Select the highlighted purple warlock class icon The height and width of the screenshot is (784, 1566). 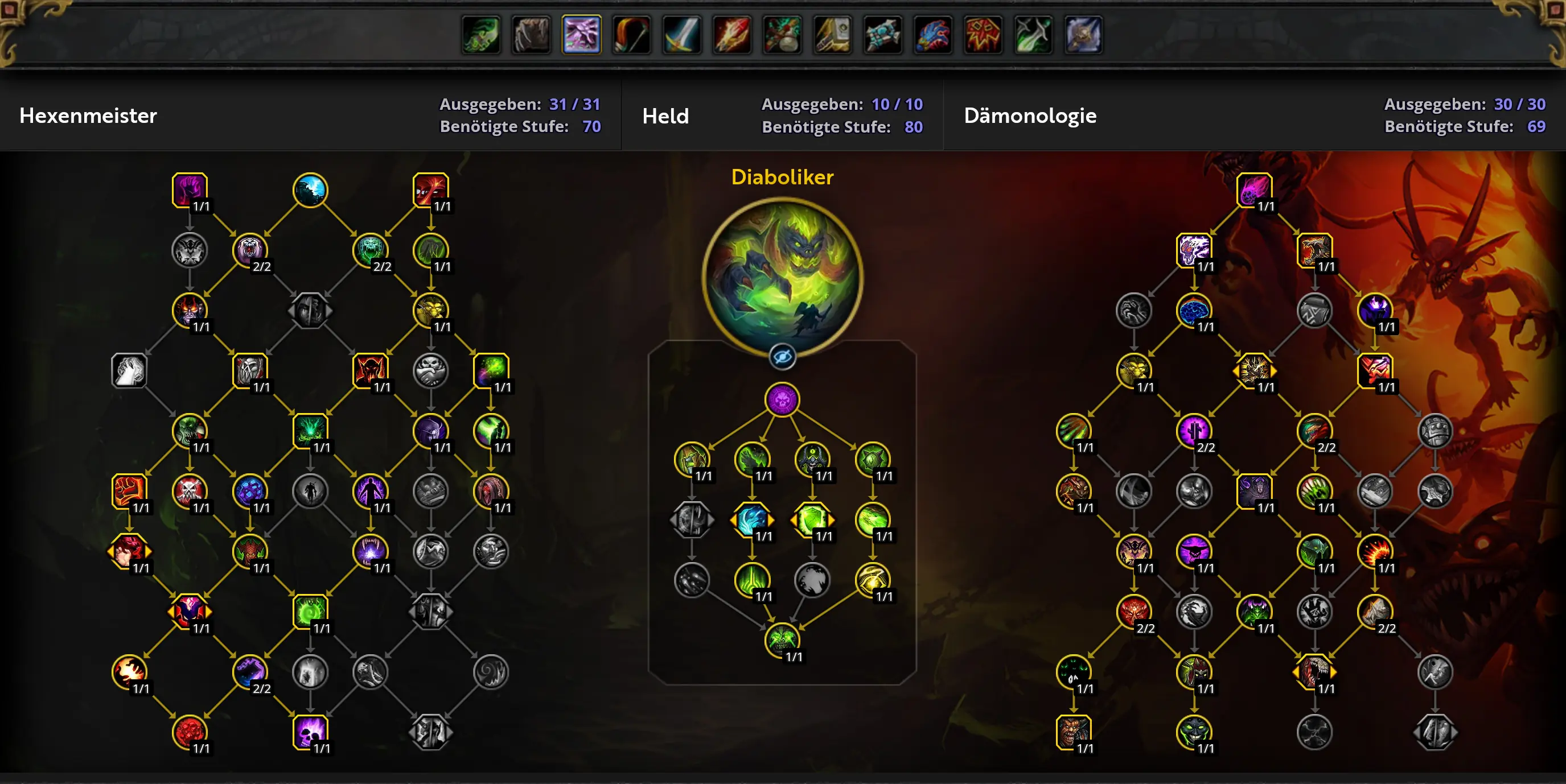582,35
